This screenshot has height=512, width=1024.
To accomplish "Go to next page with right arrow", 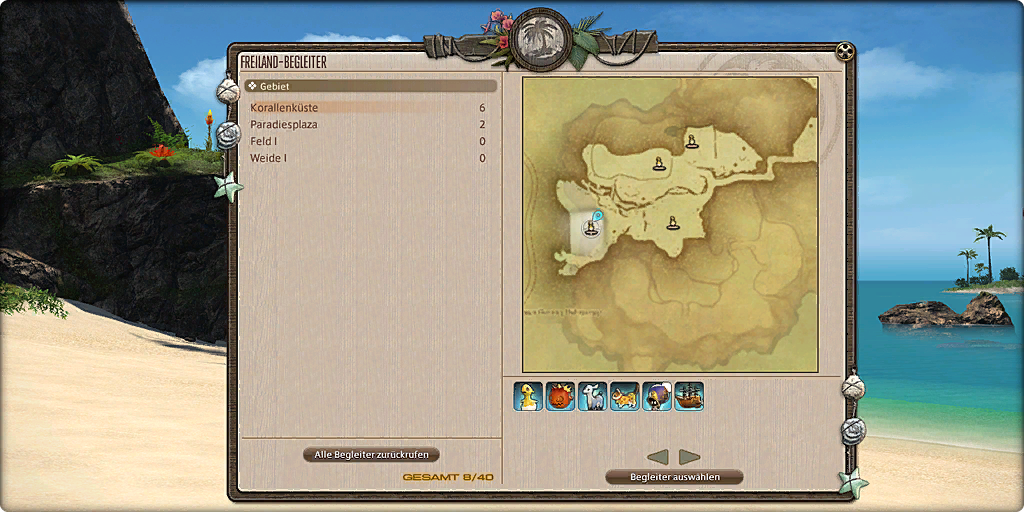I will (x=689, y=457).
